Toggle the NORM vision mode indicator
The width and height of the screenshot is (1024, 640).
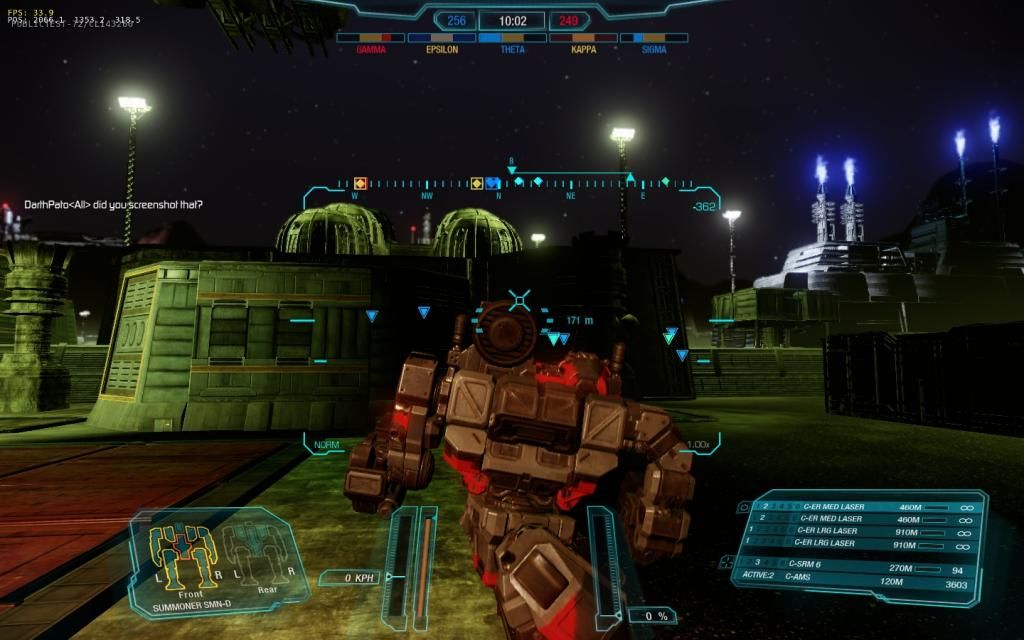click(326, 444)
